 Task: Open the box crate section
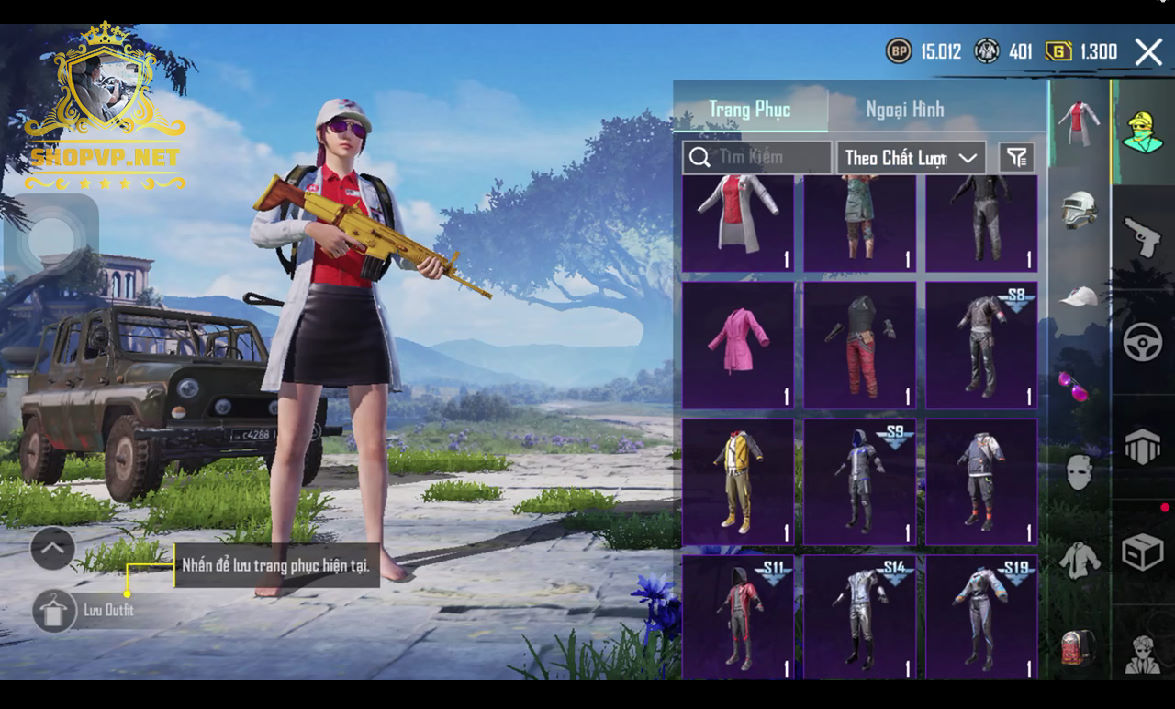(1142, 551)
